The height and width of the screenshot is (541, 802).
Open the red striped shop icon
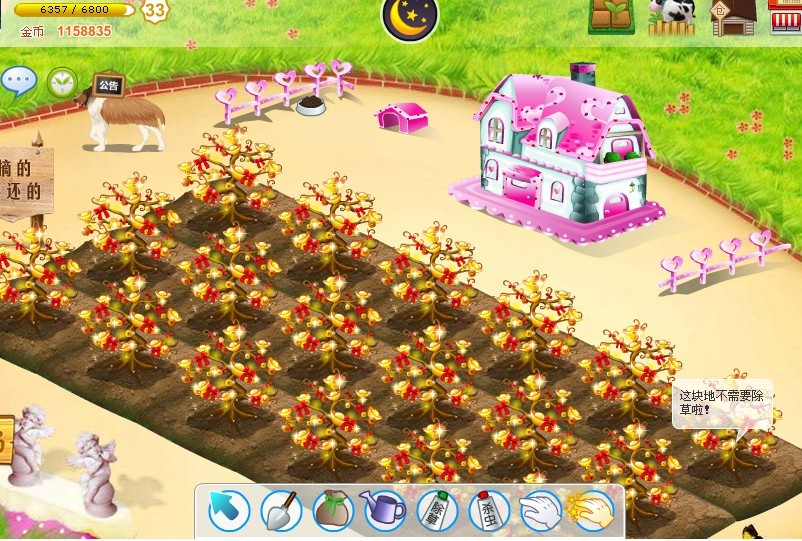[787, 16]
